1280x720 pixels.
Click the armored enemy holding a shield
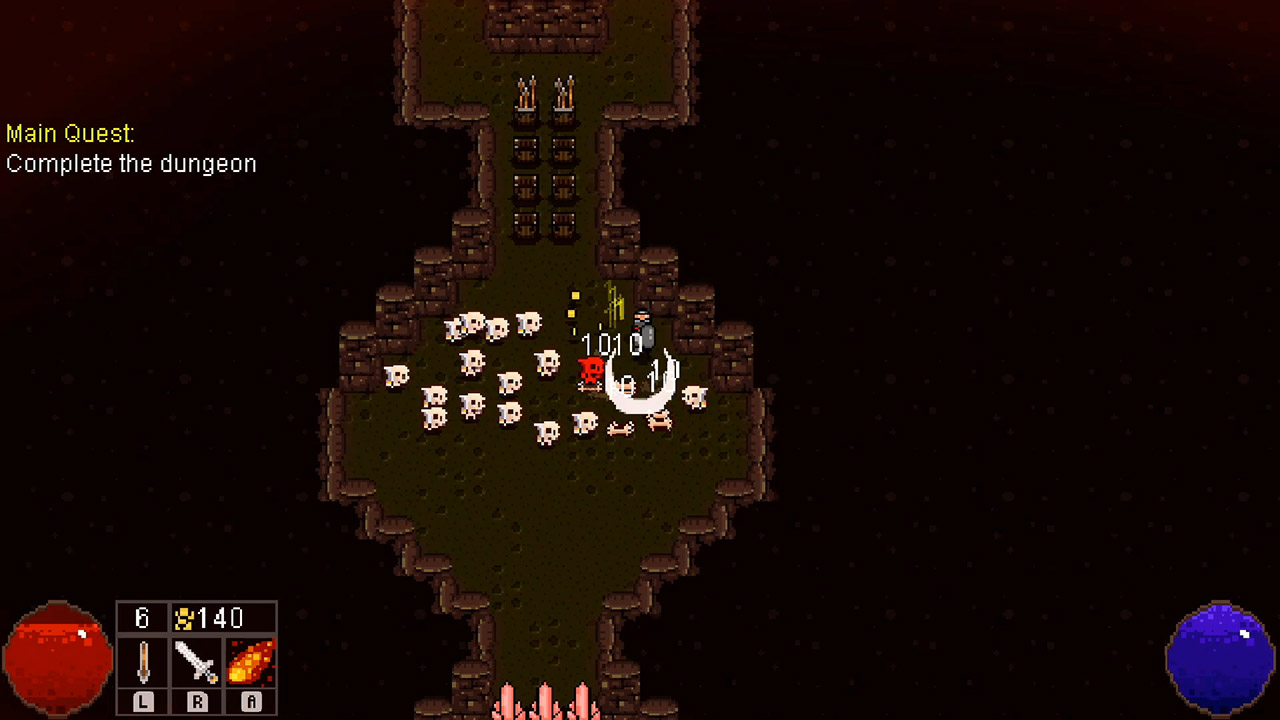pyautogui.click(x=641, y=330)
